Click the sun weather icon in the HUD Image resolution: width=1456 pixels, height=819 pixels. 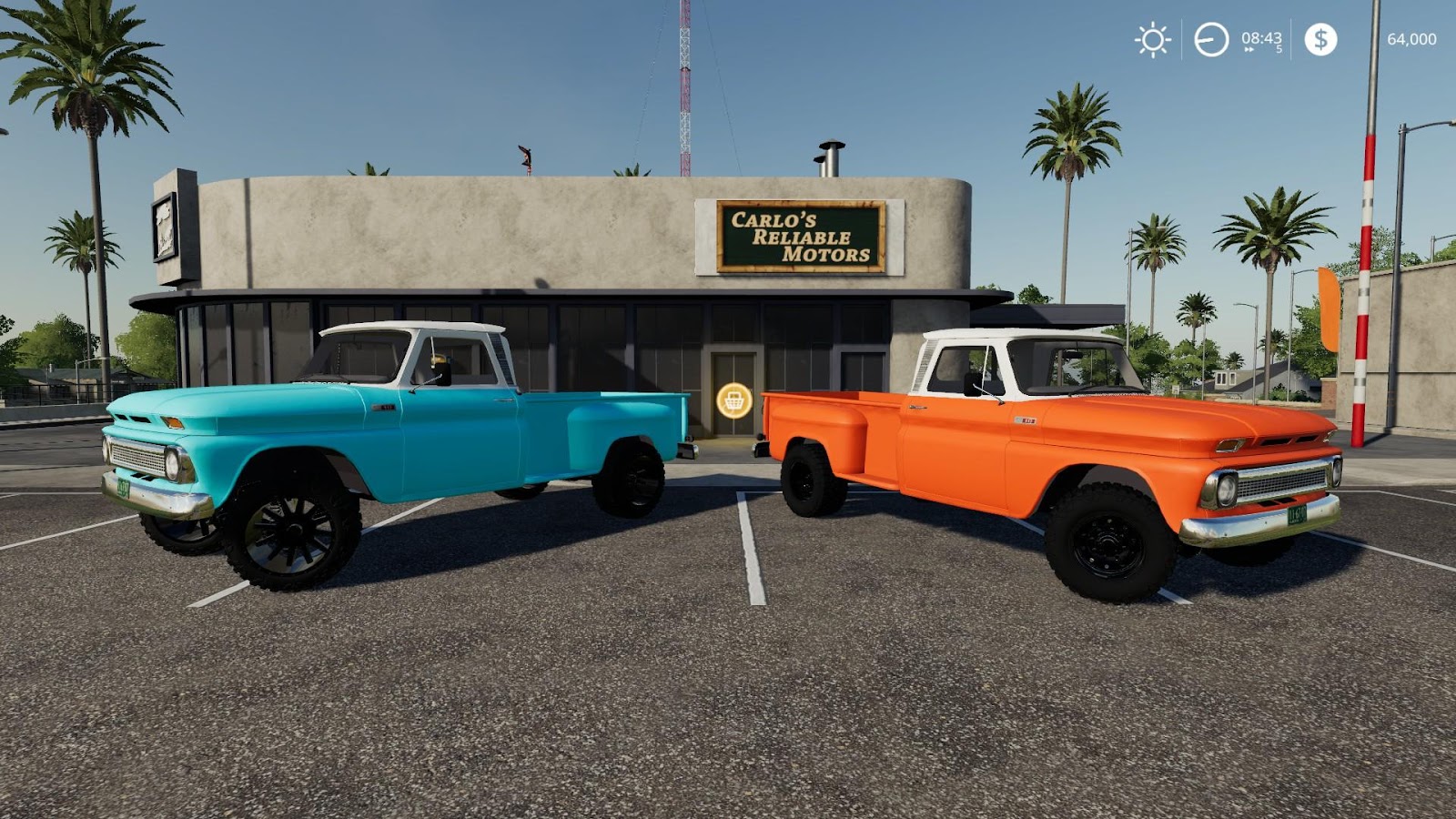(x=1152, y=40)
